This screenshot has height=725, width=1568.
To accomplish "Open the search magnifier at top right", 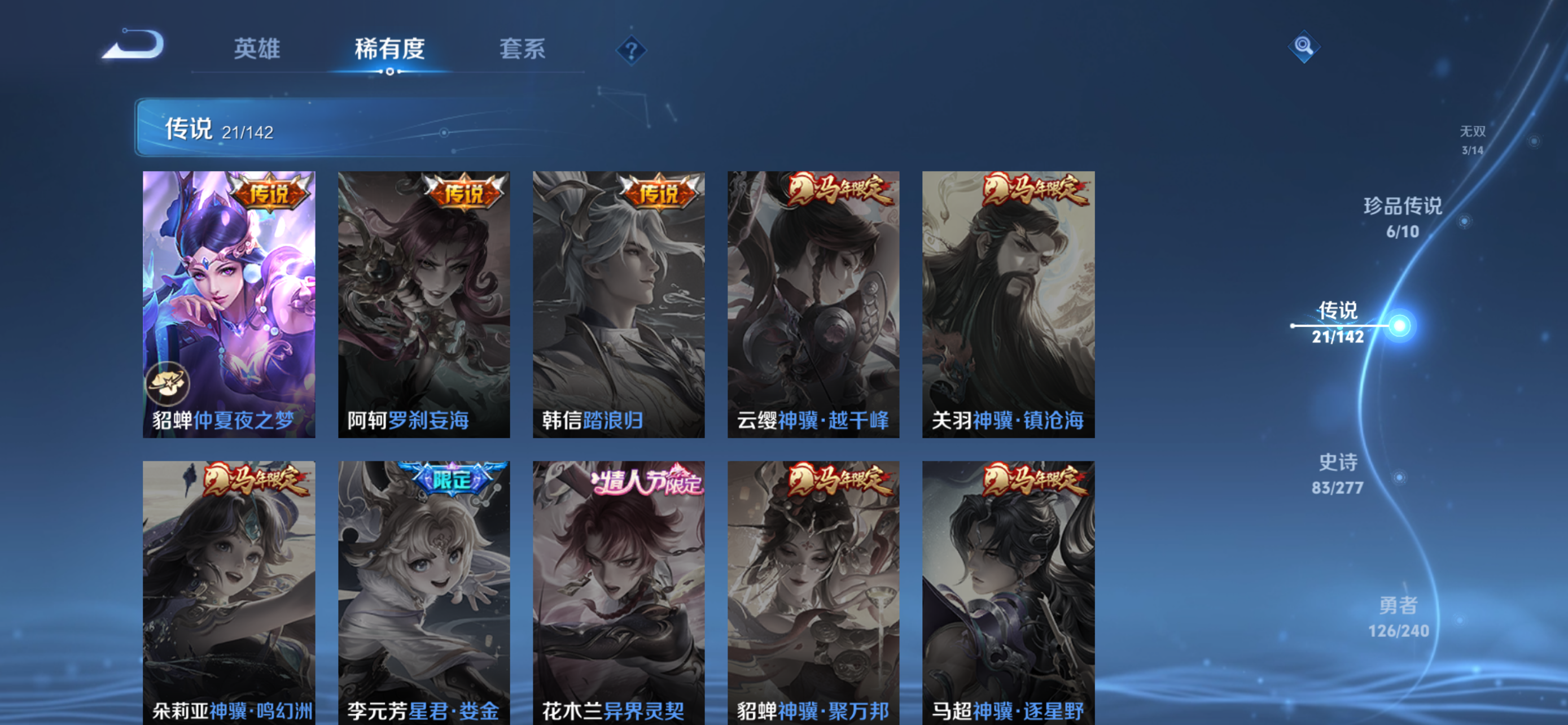I will (x=1303, y=47).
